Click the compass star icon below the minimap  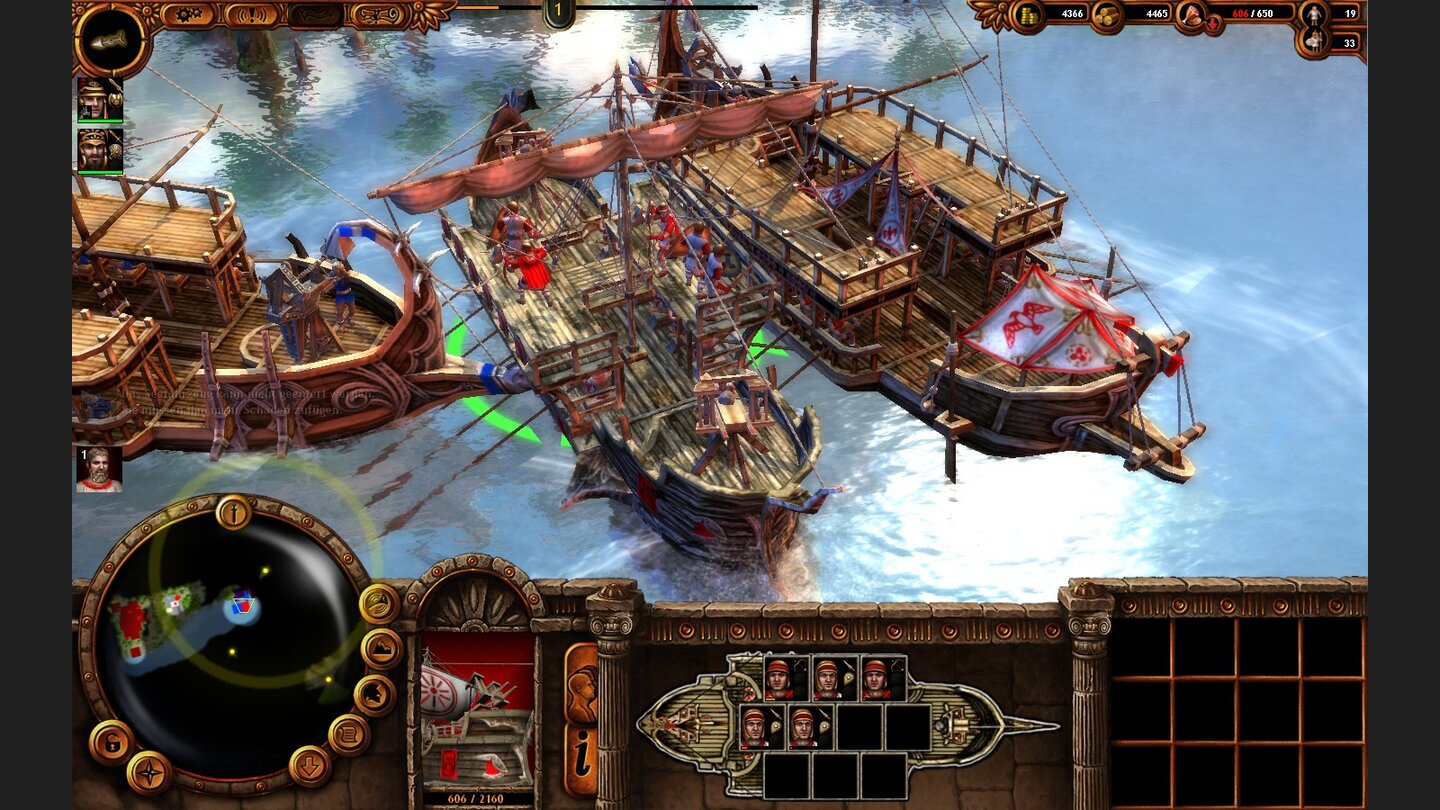pos(148,774)
